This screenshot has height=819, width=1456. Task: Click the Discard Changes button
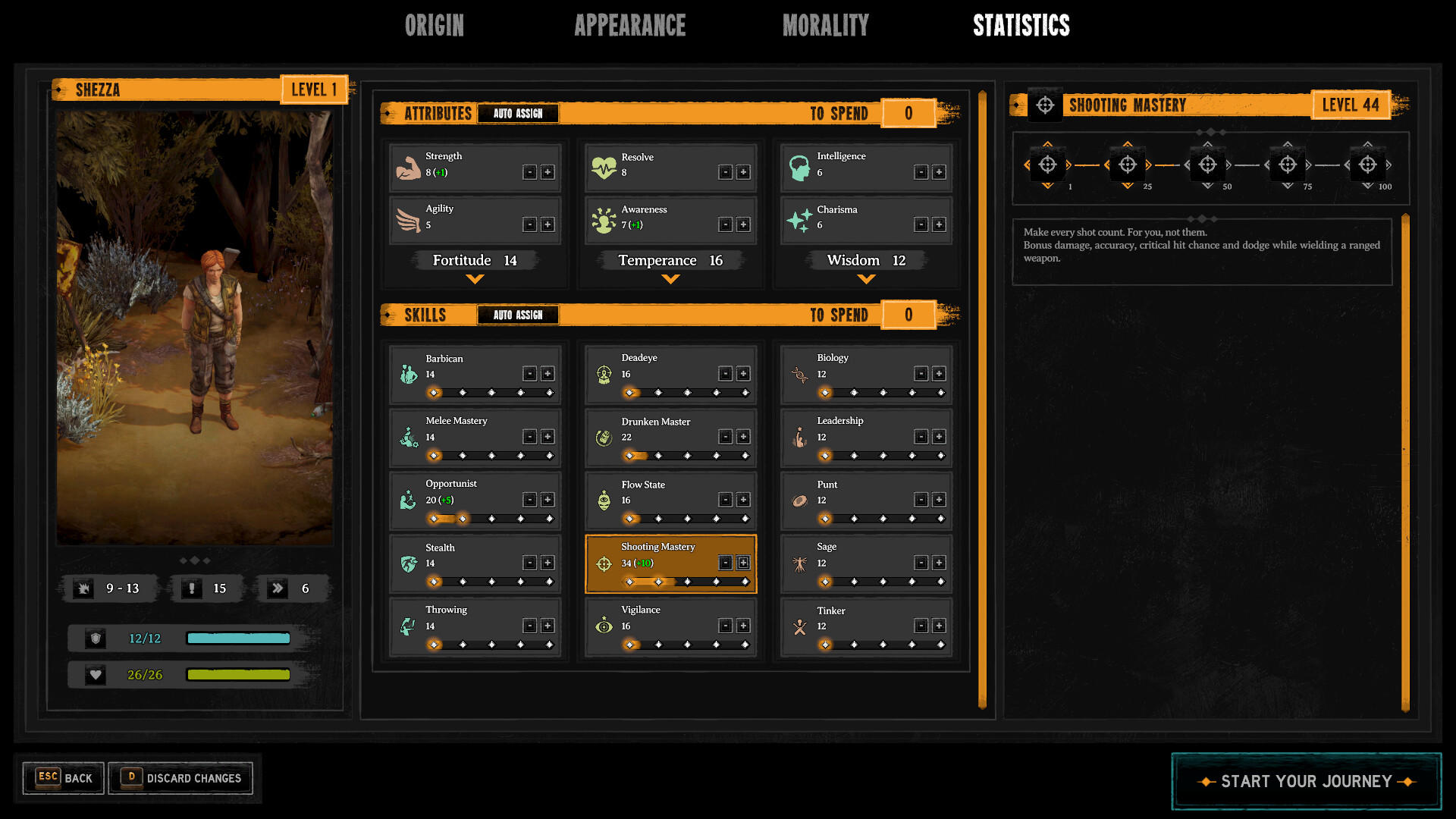[x=180, y=778]
